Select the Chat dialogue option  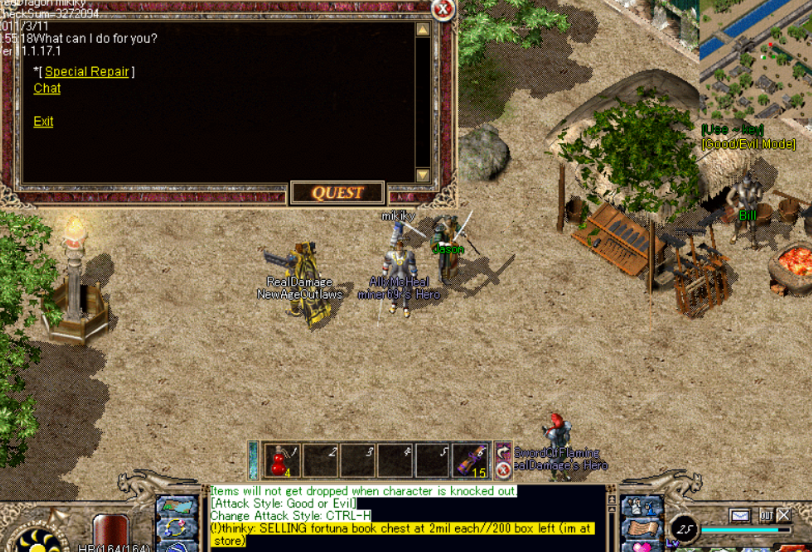click(x=47, y=89)
